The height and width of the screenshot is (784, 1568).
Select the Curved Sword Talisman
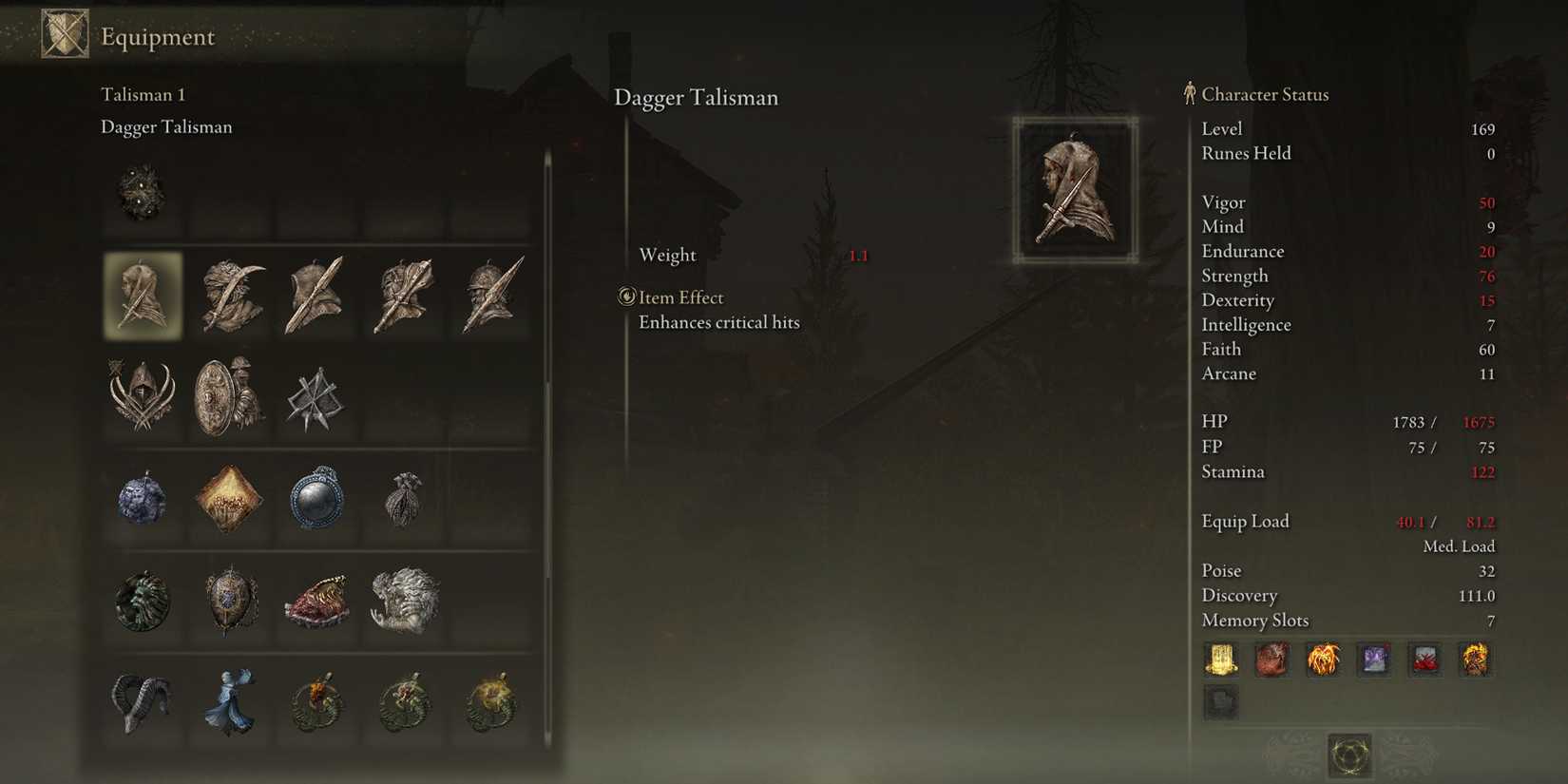[231, 296]
